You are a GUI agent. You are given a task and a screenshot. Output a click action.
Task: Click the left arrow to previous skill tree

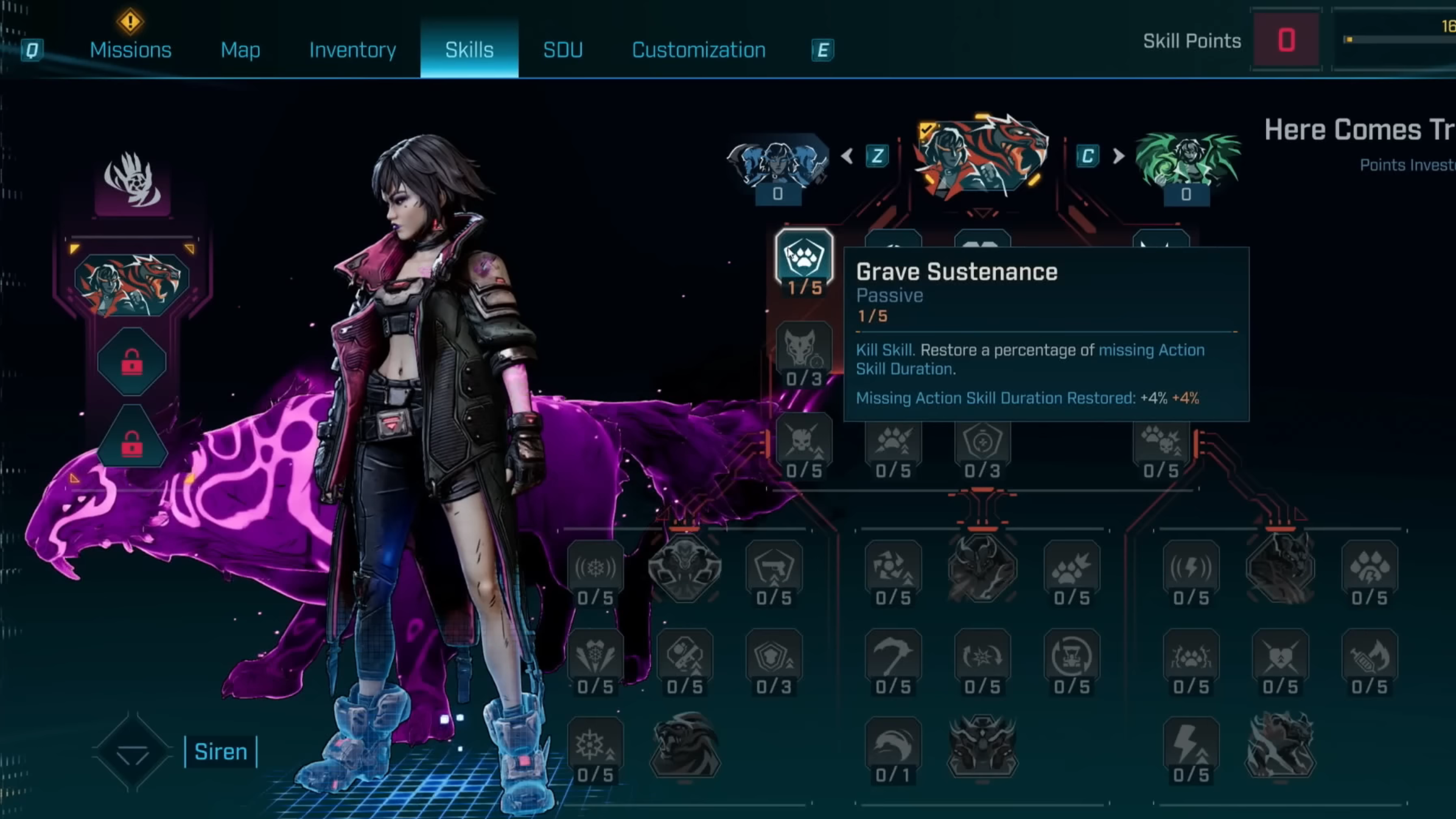(x=847, y=156)
